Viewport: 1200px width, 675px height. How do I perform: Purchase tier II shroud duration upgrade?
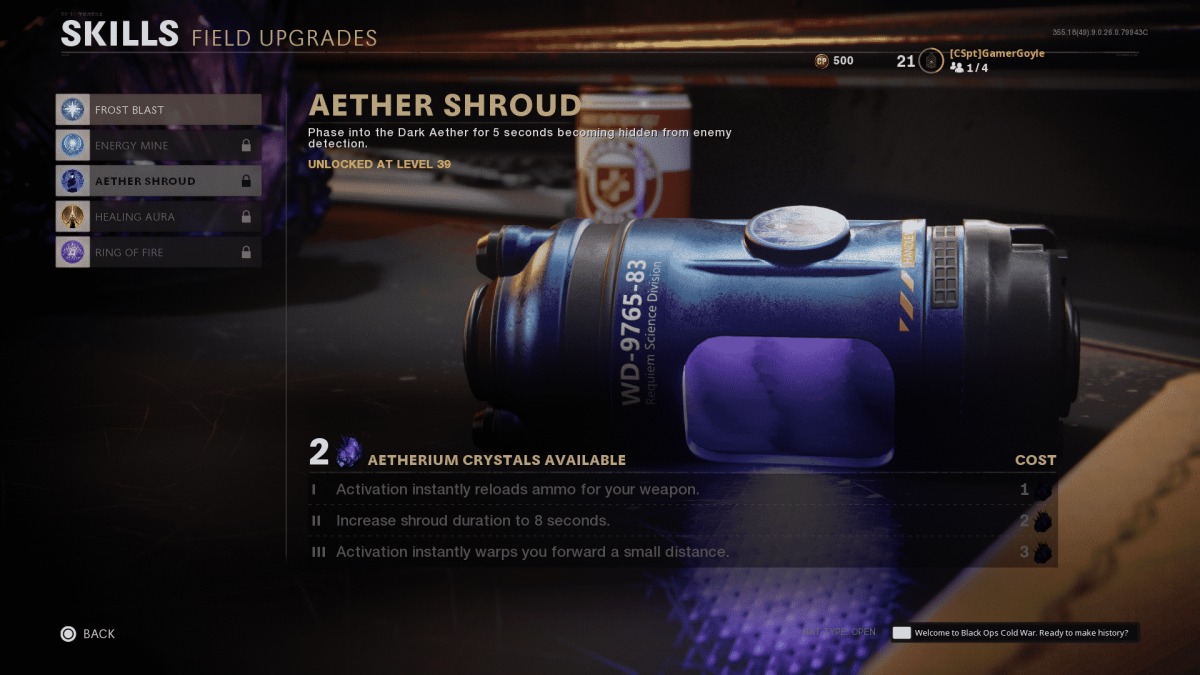(682, 521)
